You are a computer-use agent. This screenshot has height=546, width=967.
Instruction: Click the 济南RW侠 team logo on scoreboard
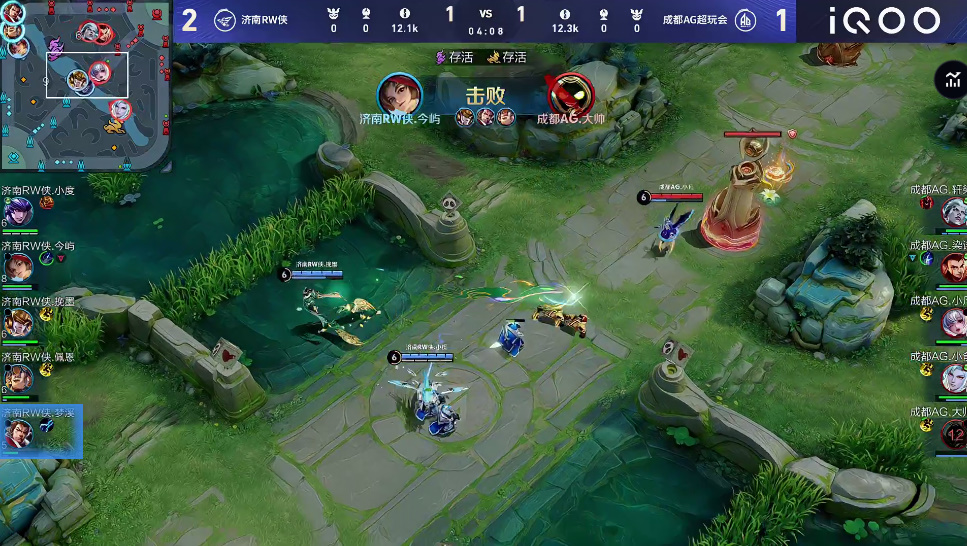pos(225,20)
